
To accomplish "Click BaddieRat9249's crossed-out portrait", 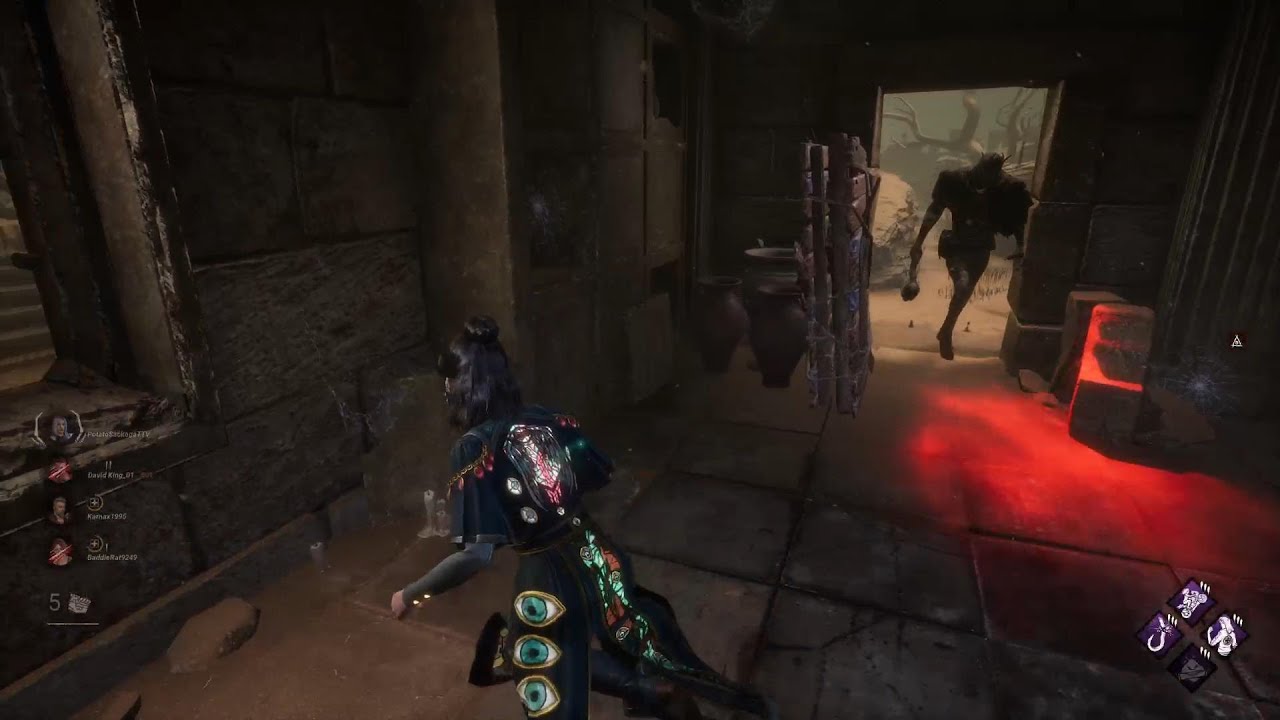I will click(60, 551).
